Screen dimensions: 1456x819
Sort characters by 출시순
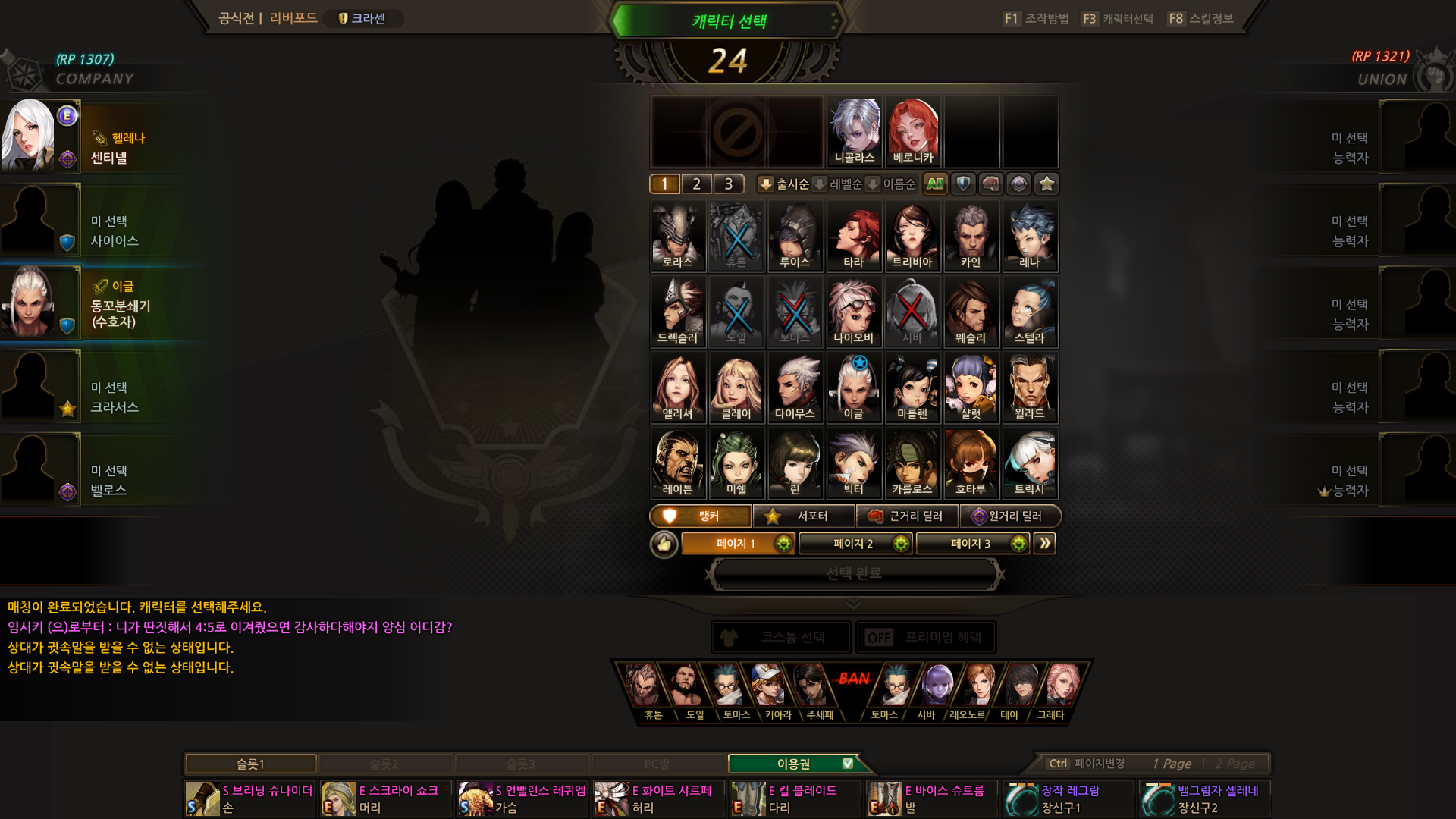click(785, 184)
